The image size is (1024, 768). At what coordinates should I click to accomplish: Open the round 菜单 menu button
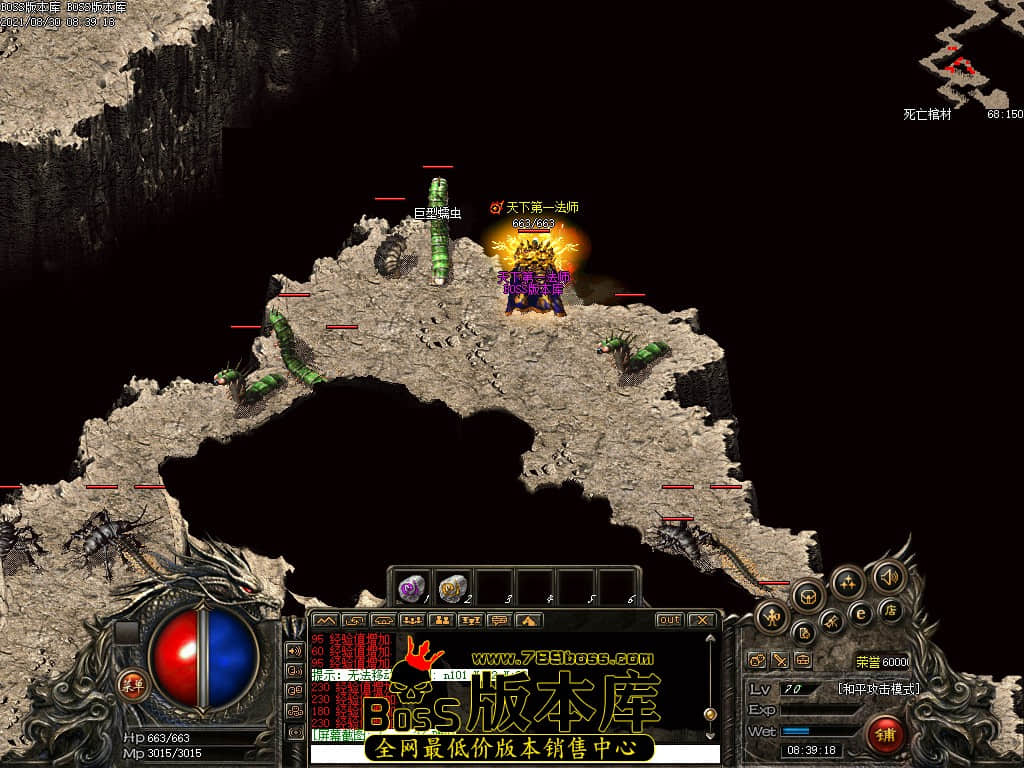(132, 685)
